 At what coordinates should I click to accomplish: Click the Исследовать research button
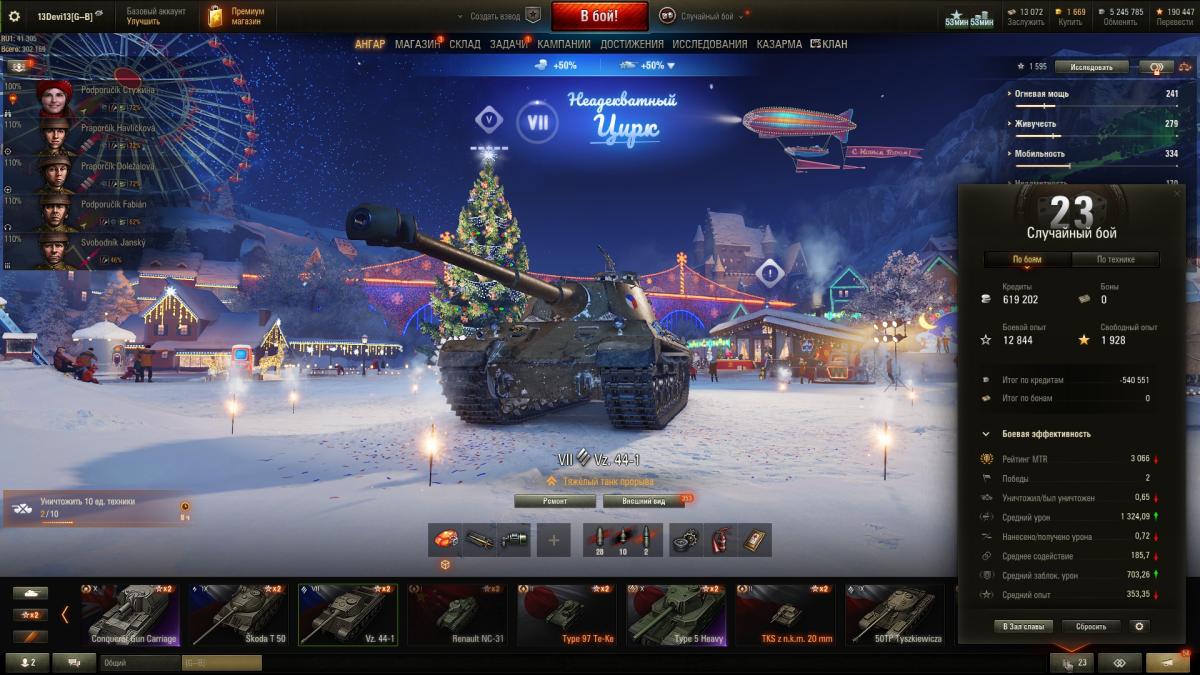(x=1096, y=67)
